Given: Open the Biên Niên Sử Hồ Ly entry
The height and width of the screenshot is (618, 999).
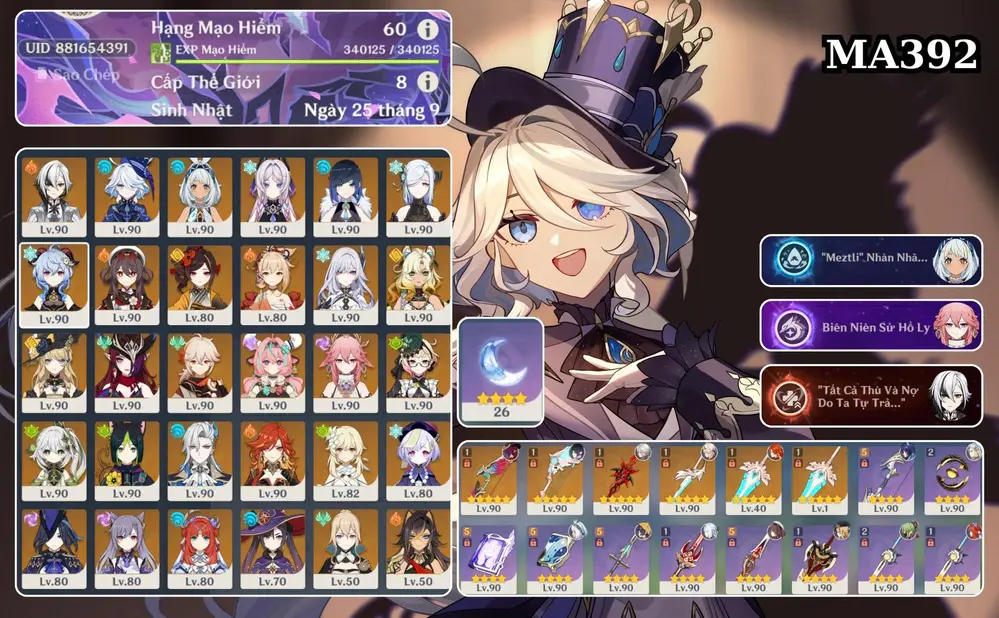Looking at the screenshot, I should pyautogui.click(x=870, y=325).
